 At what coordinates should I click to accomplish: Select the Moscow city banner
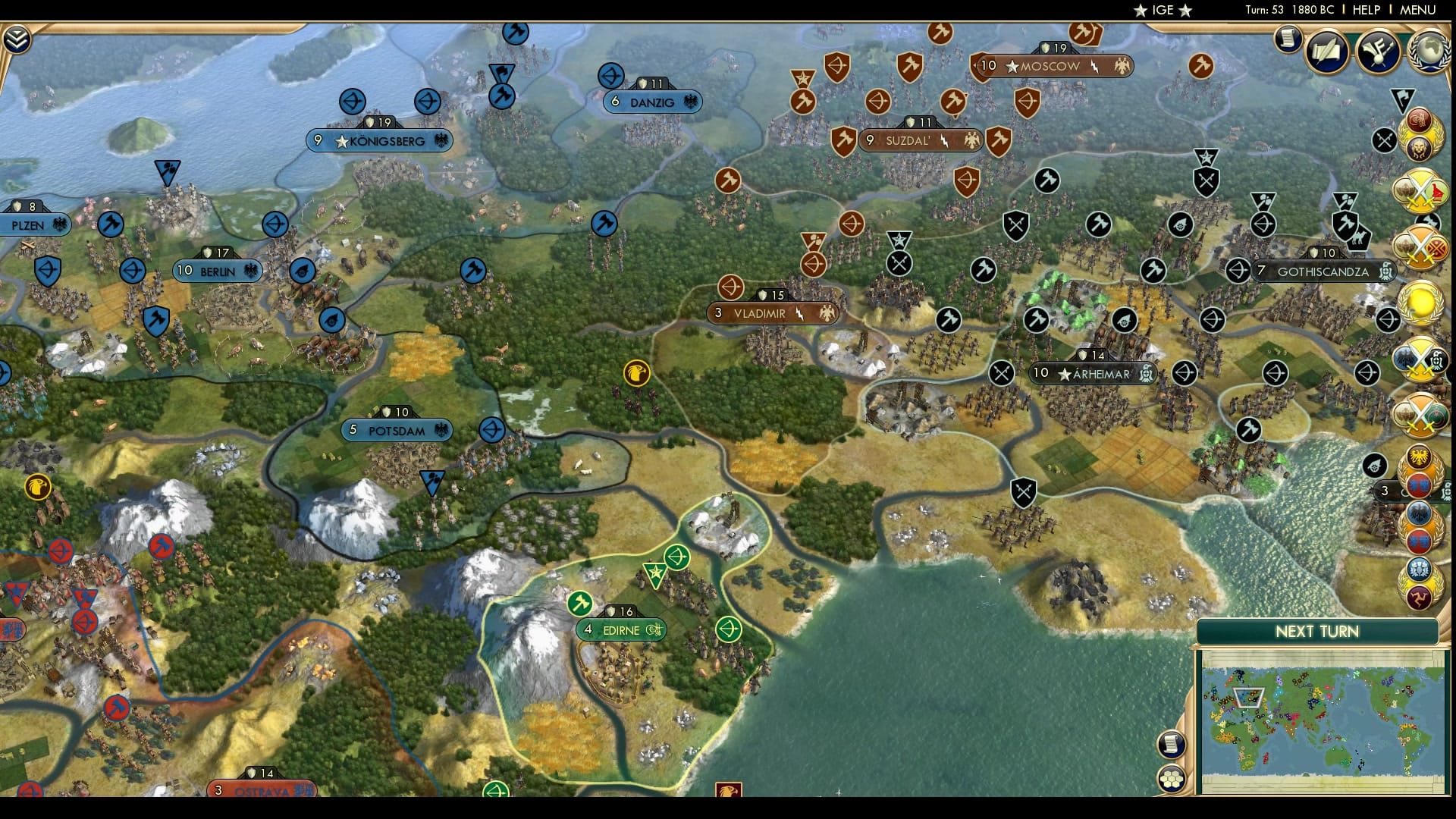(1050, 66)
